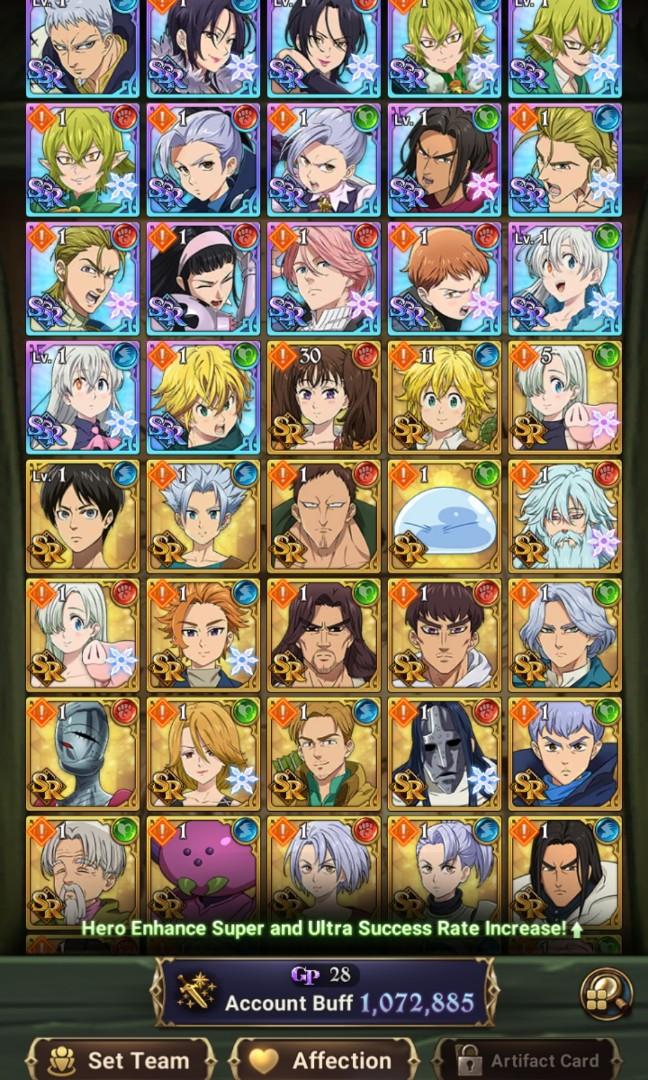648x1080 pixels.
Task: Pick the level 11 blonde Meliodas SR card
Action: [x=443, y=397]
